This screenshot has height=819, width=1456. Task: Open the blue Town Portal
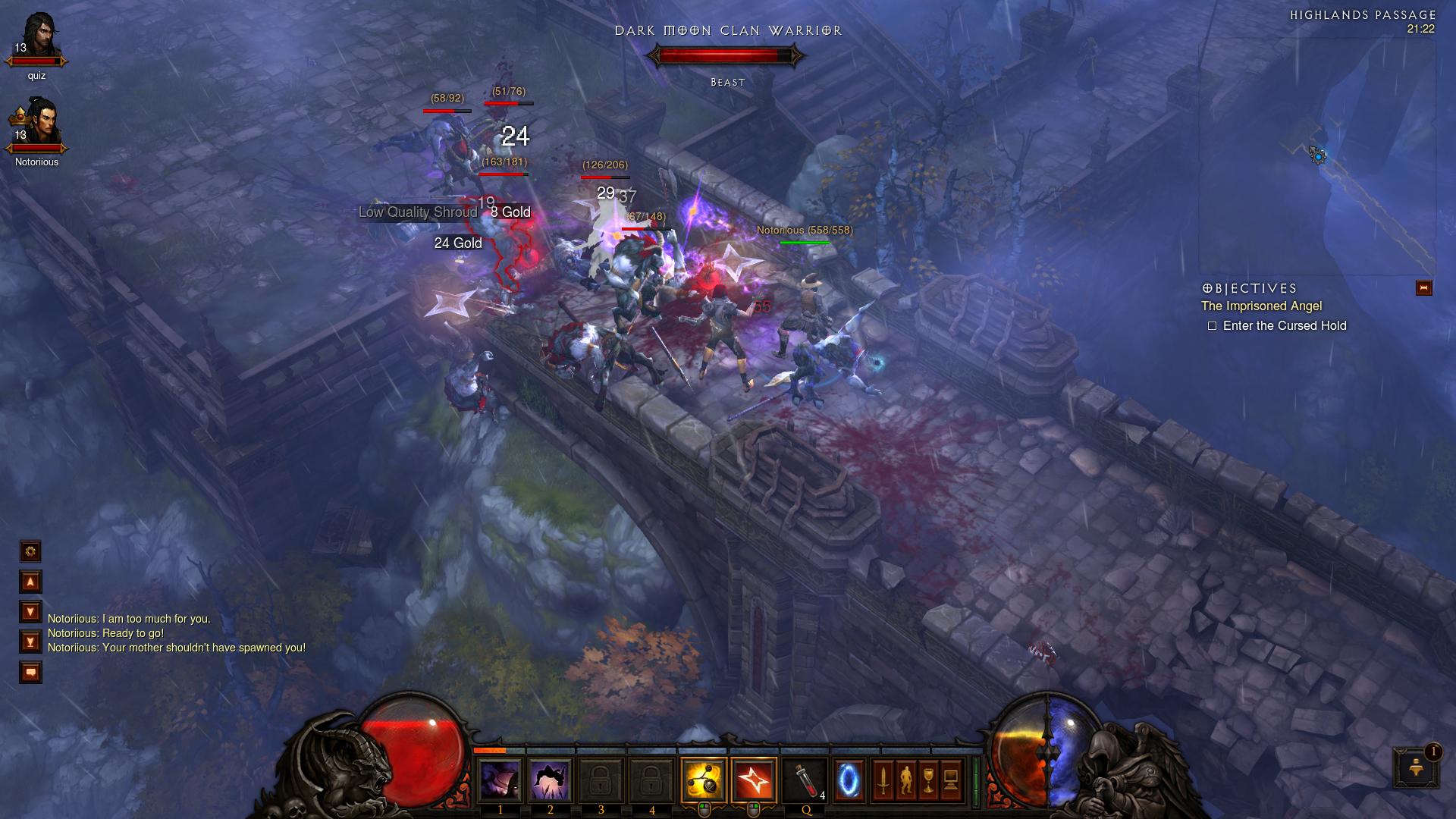click(x=849, y=780)
